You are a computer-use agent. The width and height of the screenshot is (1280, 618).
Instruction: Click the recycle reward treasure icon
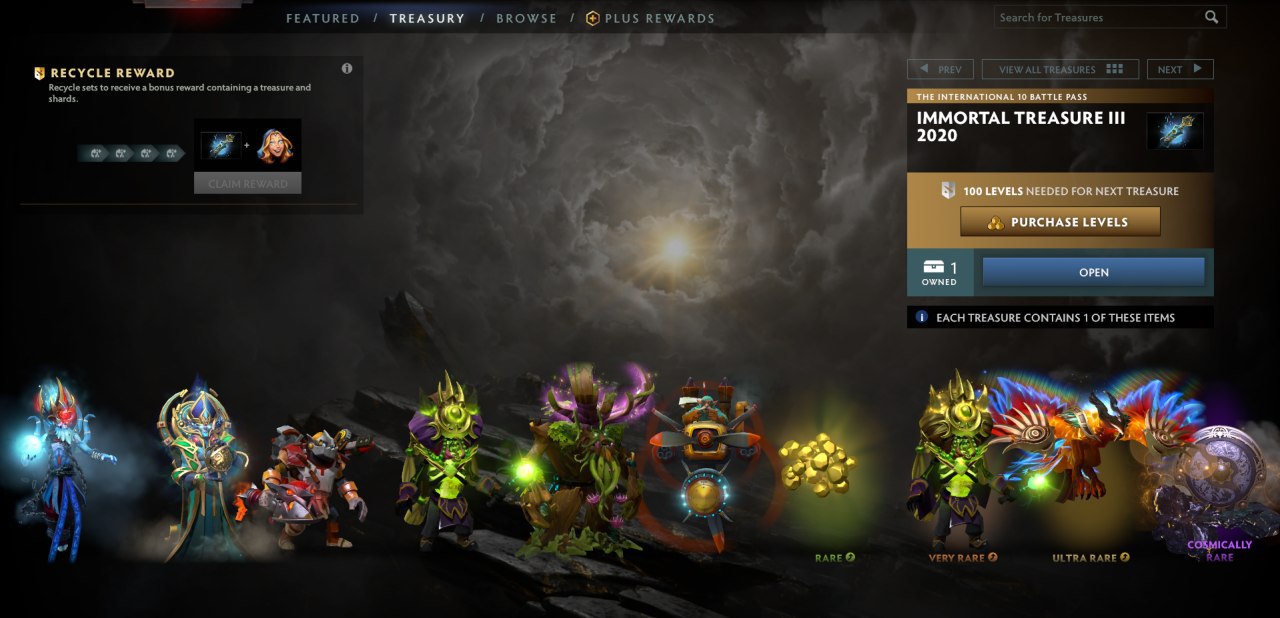coord(221,147)
